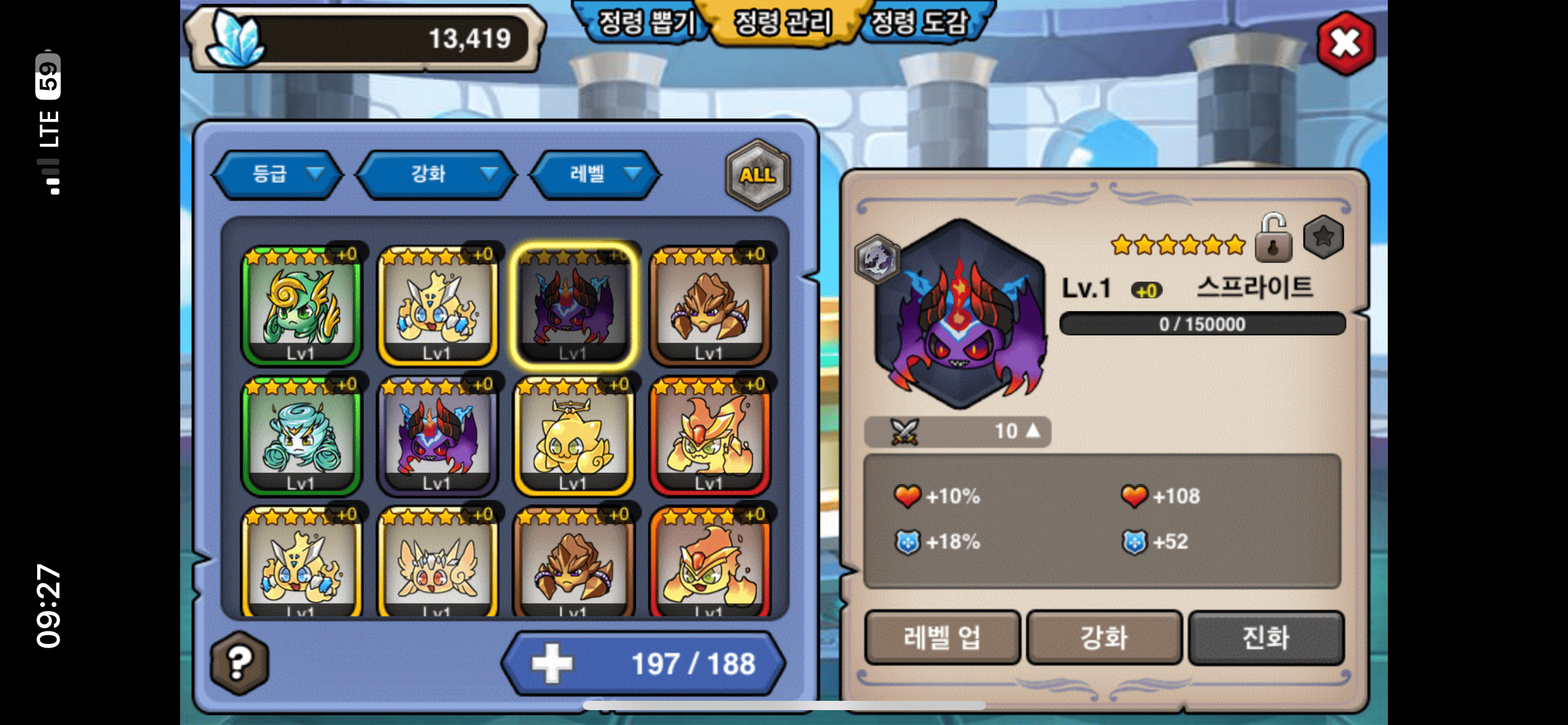Toggle the padlock lock icon
This screenshot has height=725, width=1568.
tap(1273, 239)
